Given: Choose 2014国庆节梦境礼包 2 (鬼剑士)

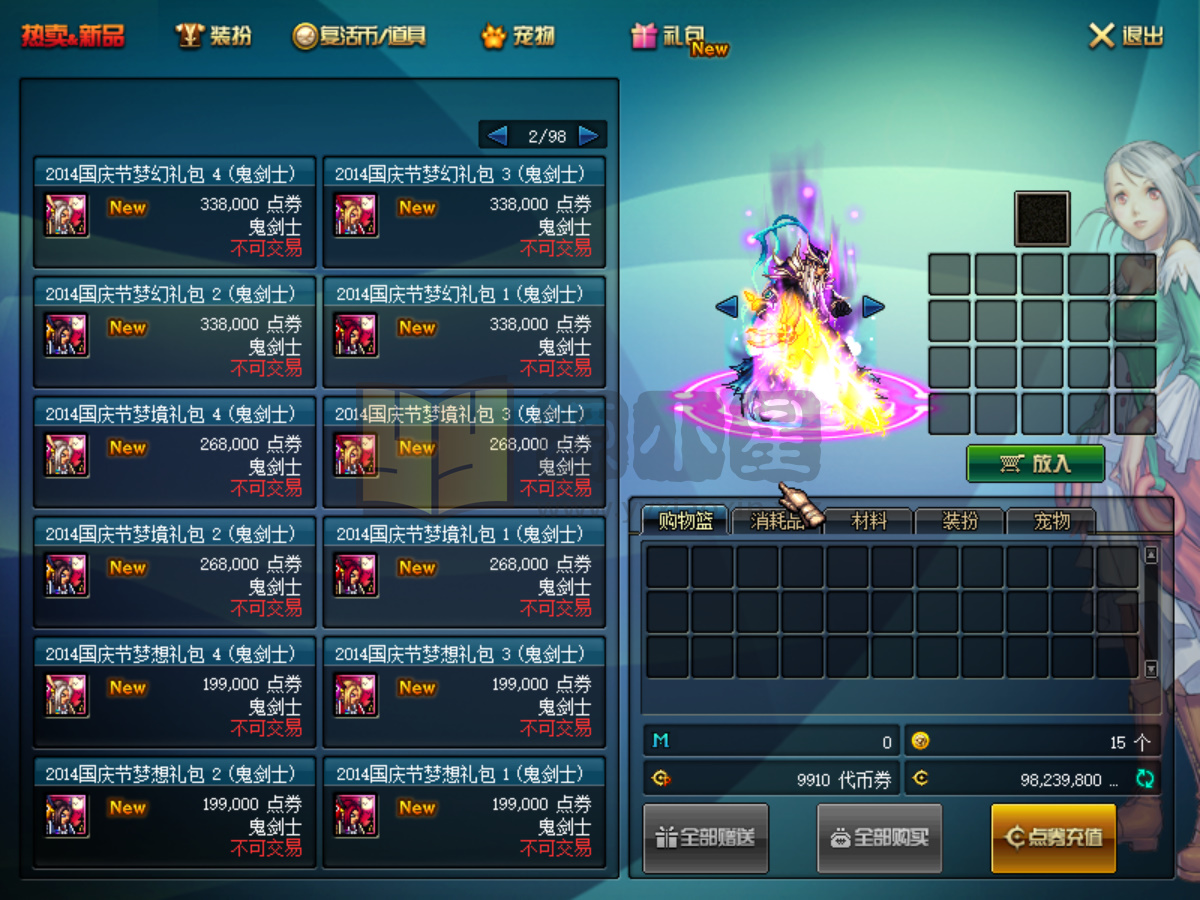Looking at the screenshot, I should click(x=174, y=572).
